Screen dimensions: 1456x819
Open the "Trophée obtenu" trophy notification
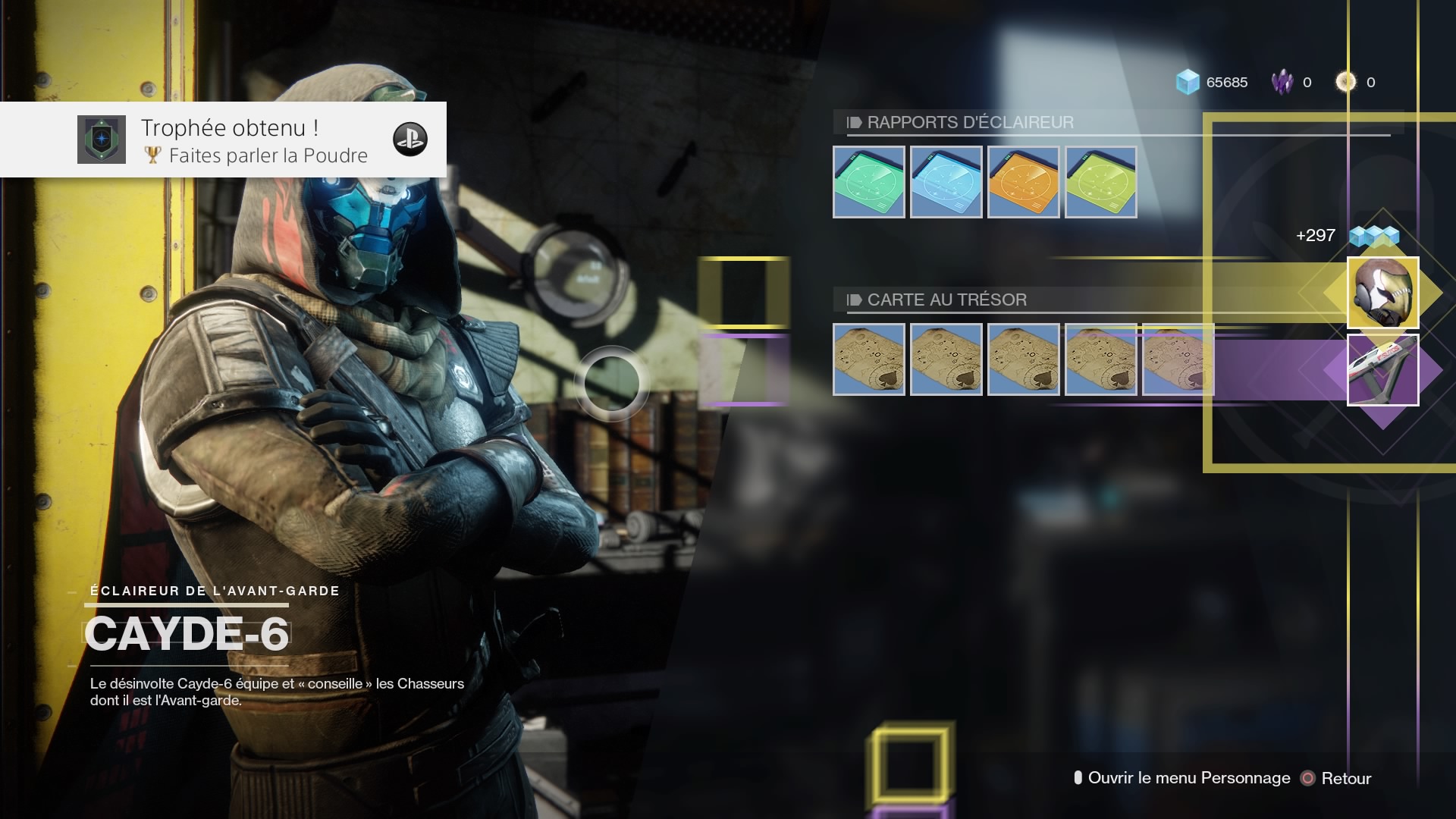click(x=223, y=140)
